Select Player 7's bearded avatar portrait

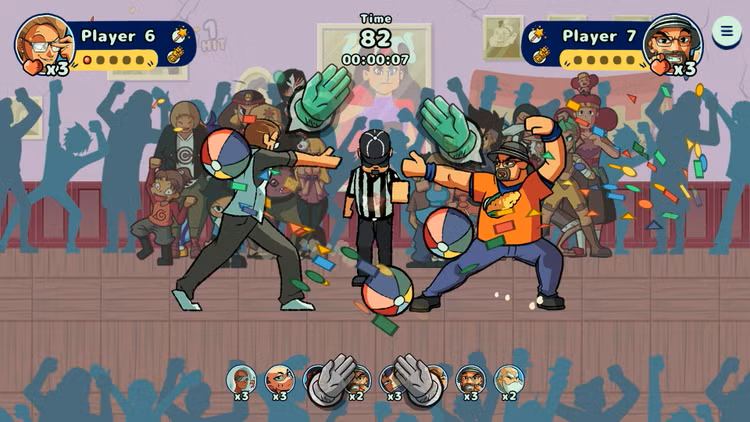672,42
